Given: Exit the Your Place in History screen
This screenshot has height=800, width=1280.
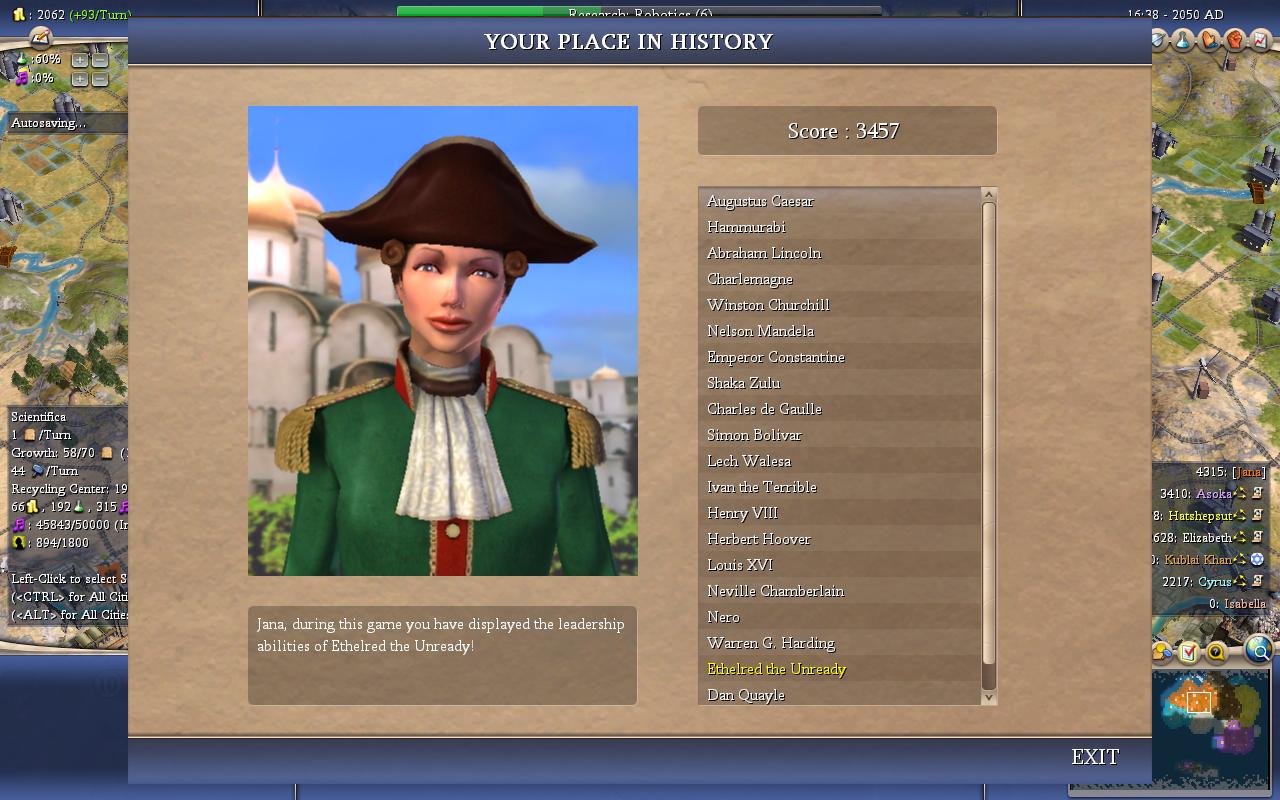Looking at the screenshot, I should (x=1095, y=757).
